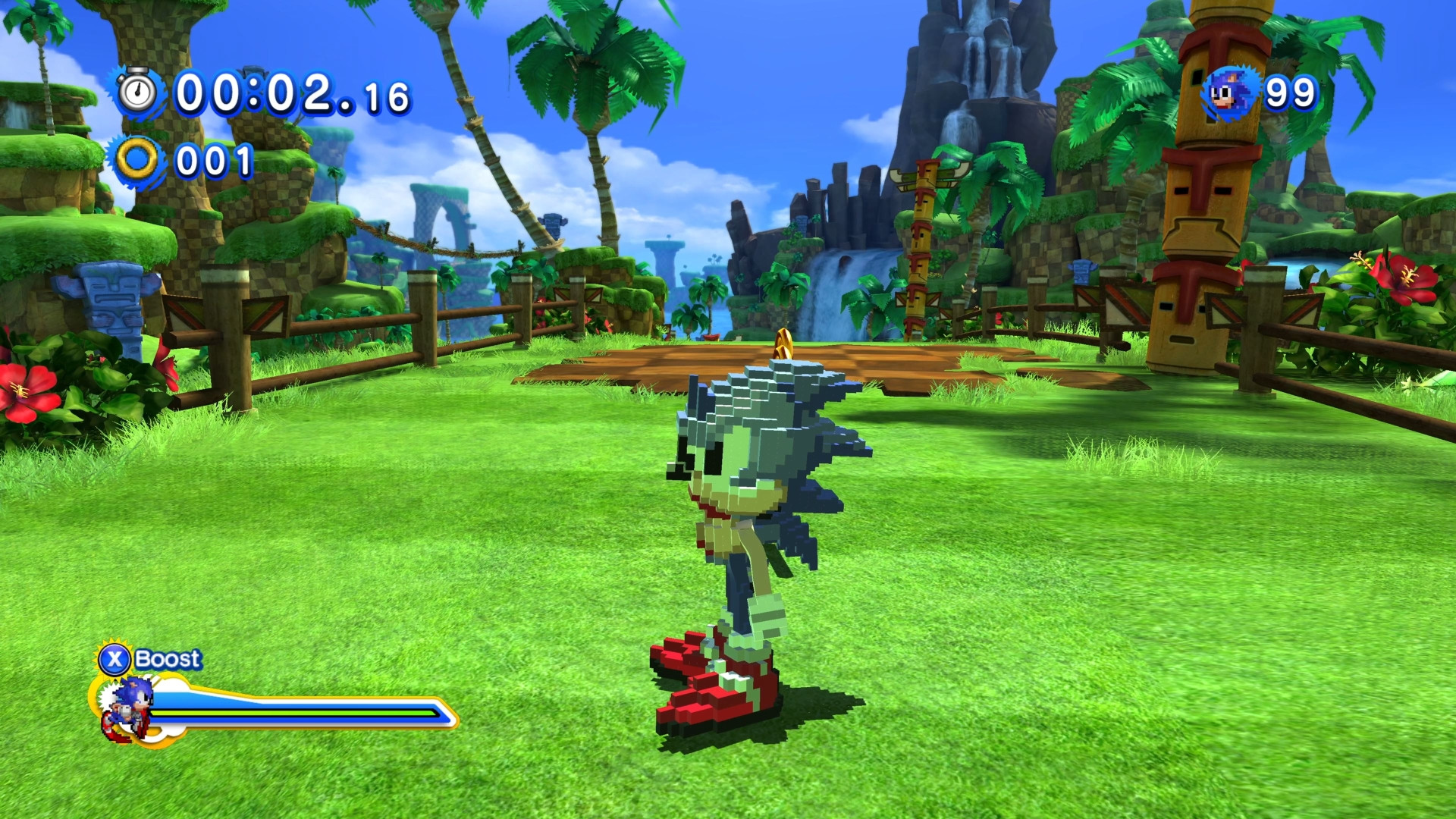Screen dimensions: 1456x819
Task: Click the stopwatch timer icon
Action: point(136,93)
